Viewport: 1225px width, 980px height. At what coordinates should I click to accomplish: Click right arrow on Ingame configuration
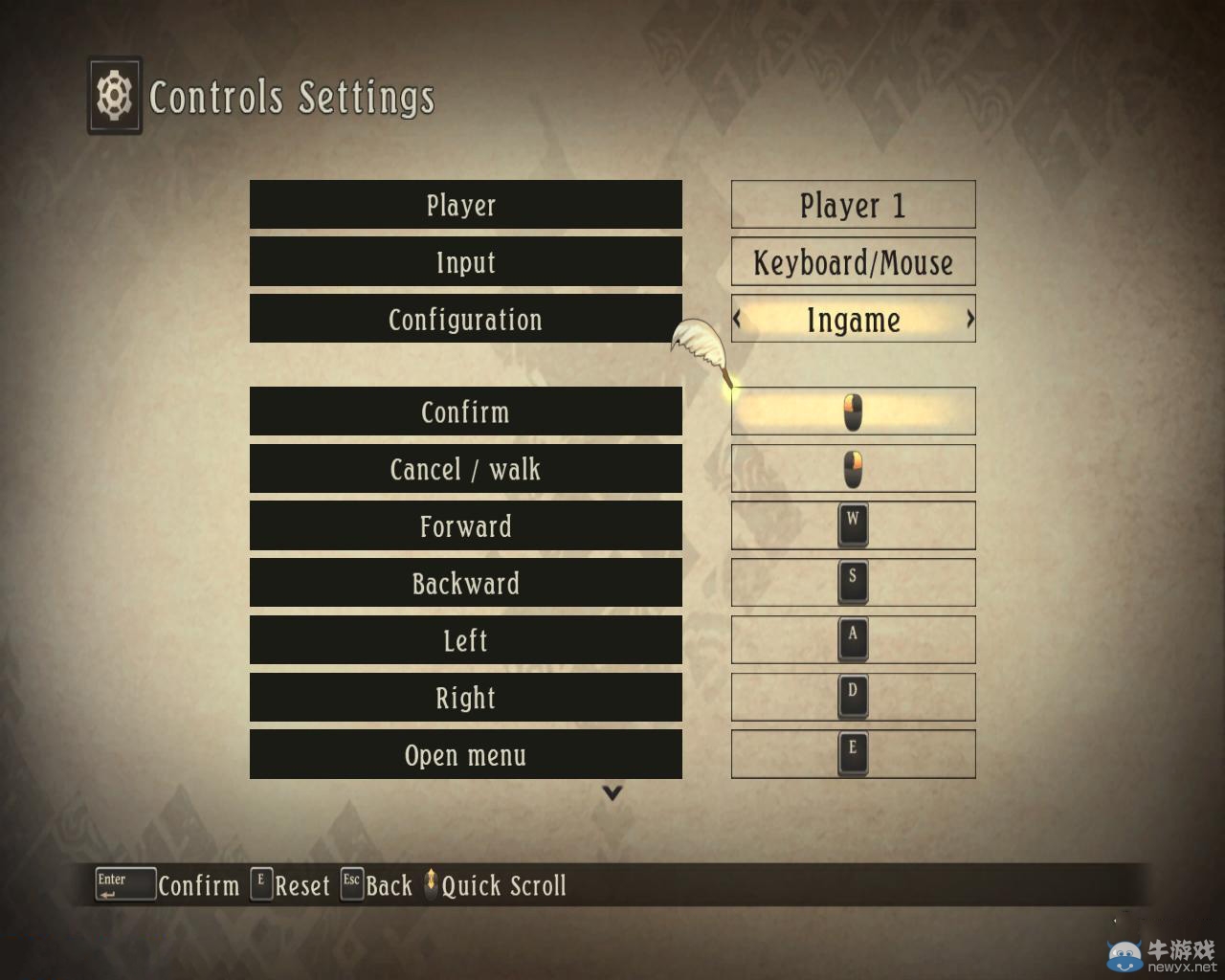pyautogui.click(x=969, y=319)
